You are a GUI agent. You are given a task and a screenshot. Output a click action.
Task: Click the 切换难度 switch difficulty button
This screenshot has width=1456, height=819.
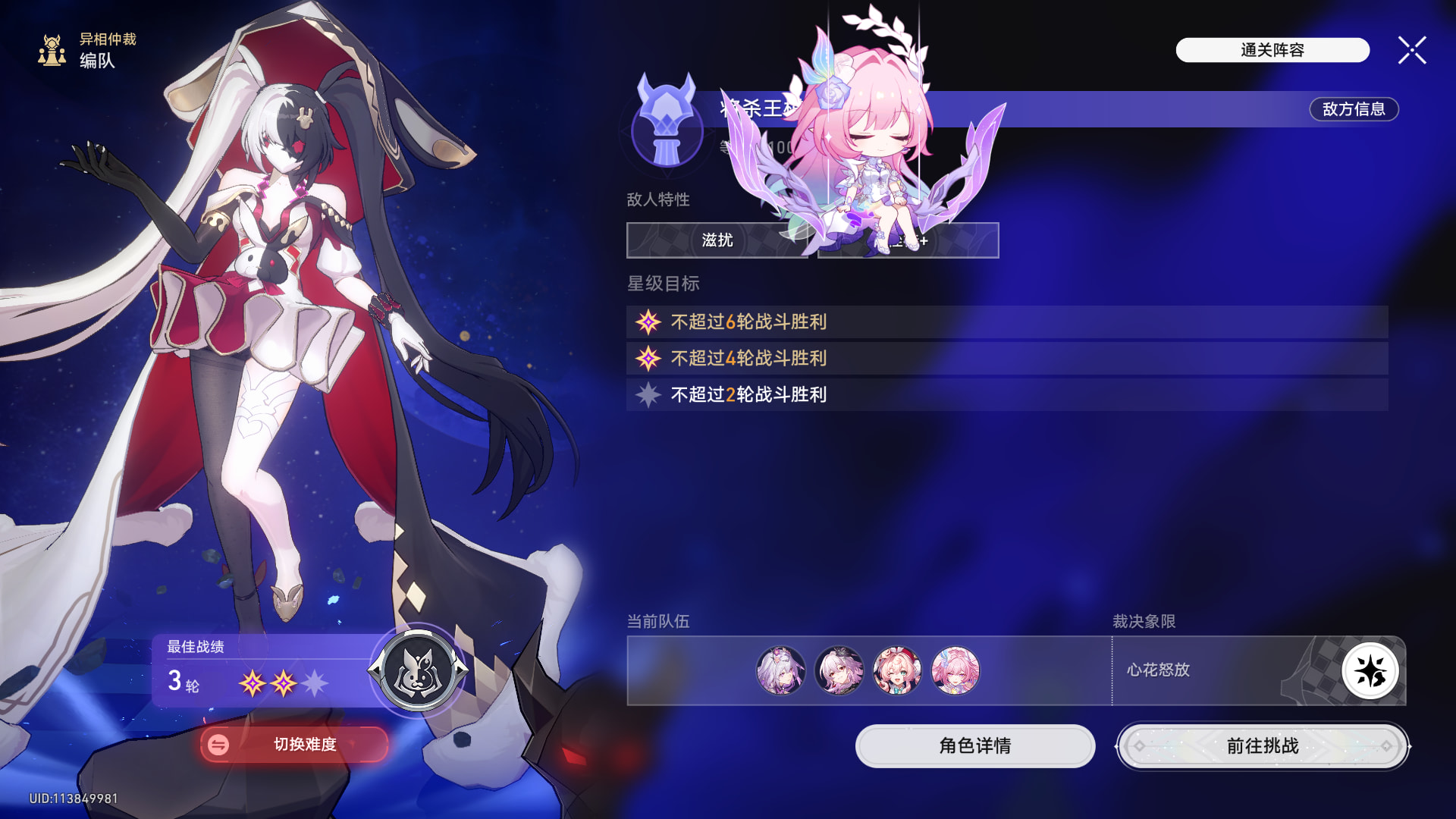click(x=294, y=745)
